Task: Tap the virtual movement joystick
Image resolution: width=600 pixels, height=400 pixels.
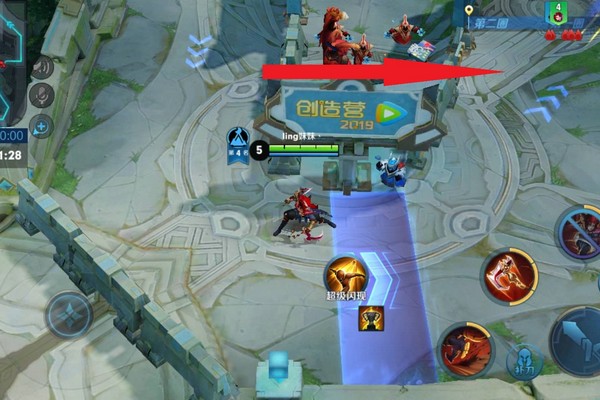Action: click(68, 315)
